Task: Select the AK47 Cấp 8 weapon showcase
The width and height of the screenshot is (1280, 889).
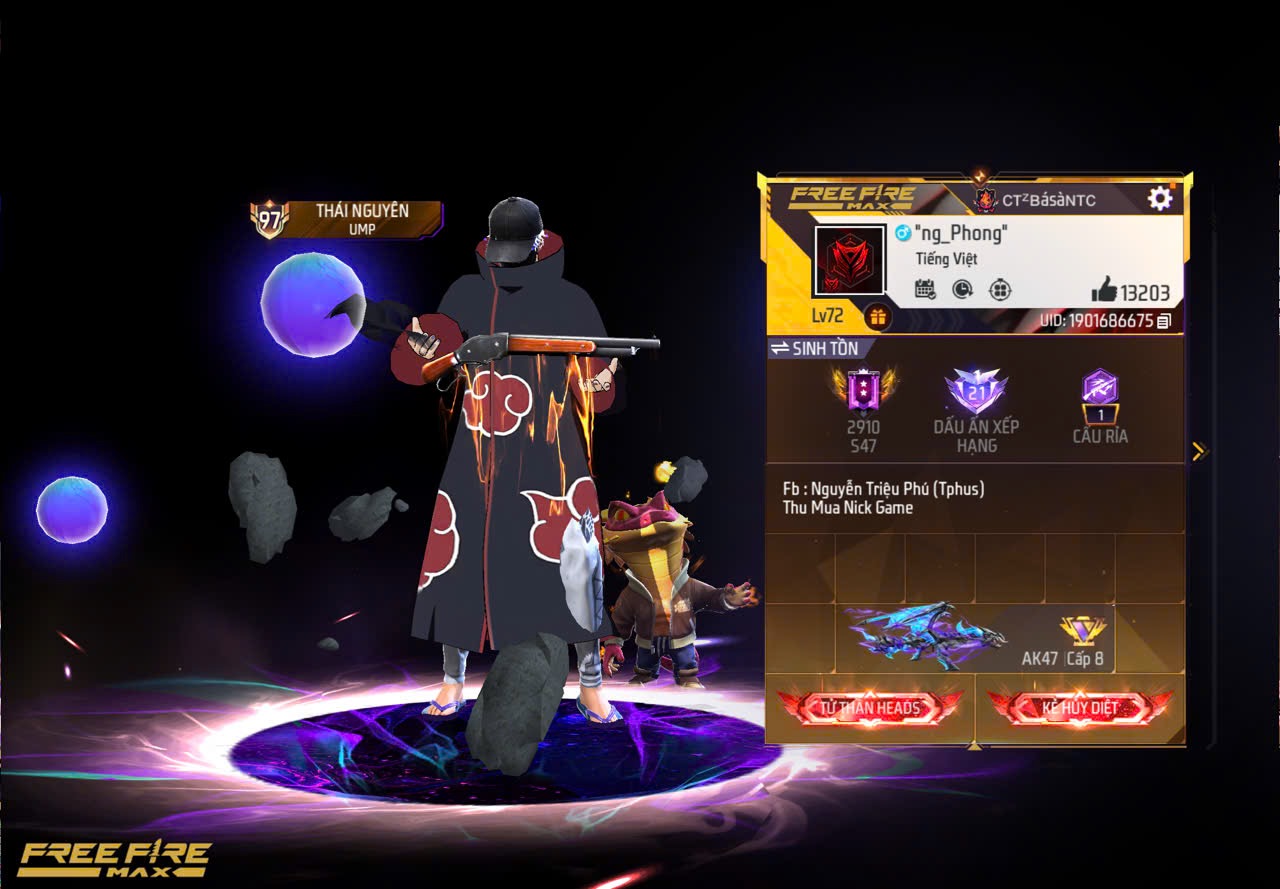Action: (x=974, y=636)
